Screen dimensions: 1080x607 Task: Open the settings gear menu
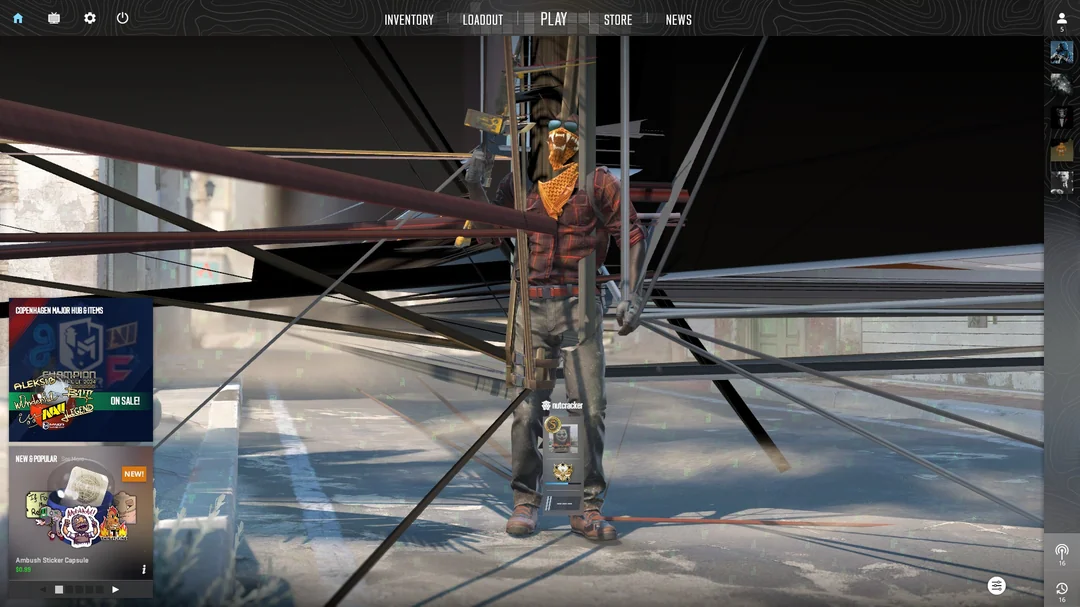(x=90, y=18)
